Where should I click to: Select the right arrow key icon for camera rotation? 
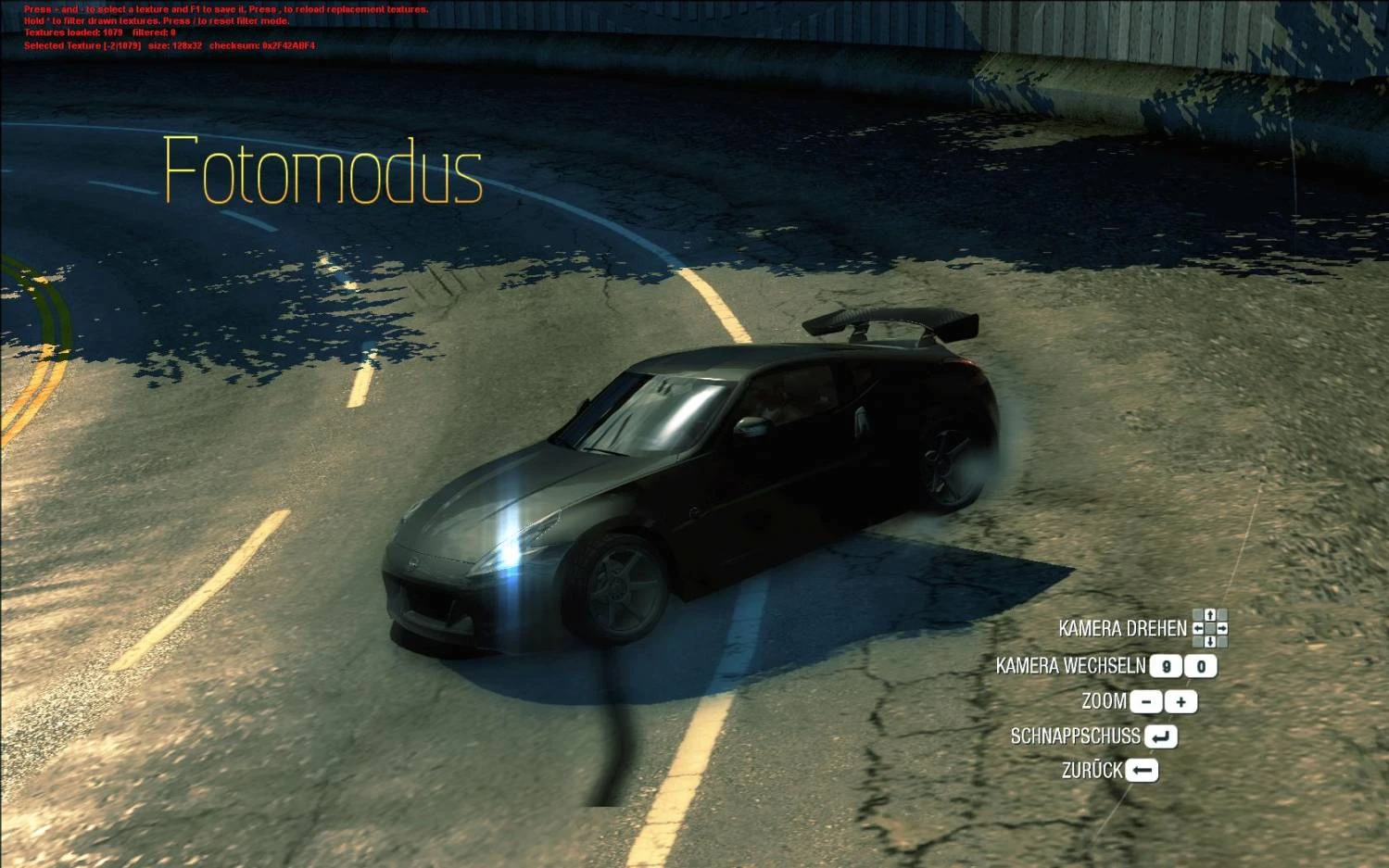tap(1223, 628)
